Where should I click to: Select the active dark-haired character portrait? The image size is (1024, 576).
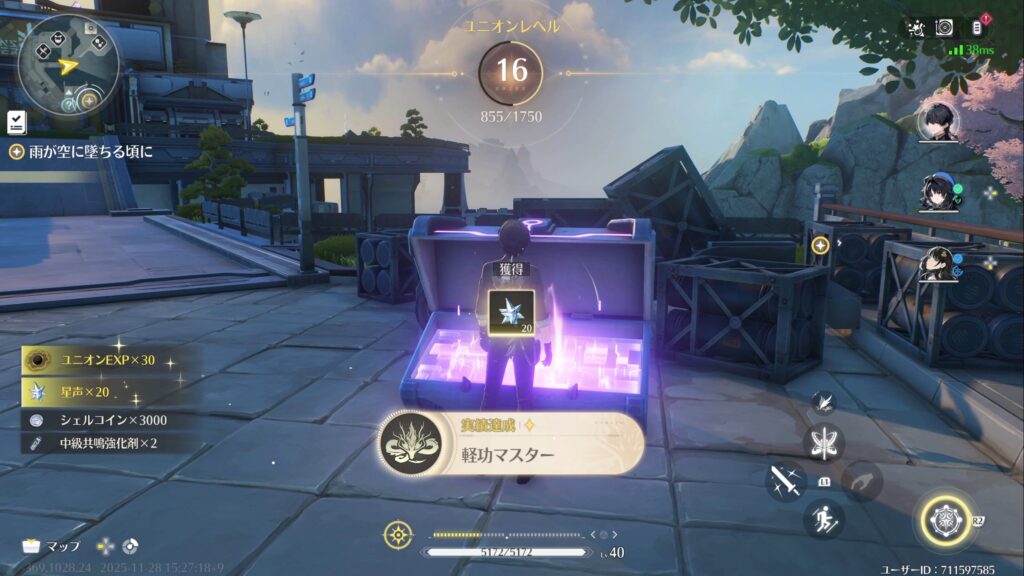click(x=939, y=122)
